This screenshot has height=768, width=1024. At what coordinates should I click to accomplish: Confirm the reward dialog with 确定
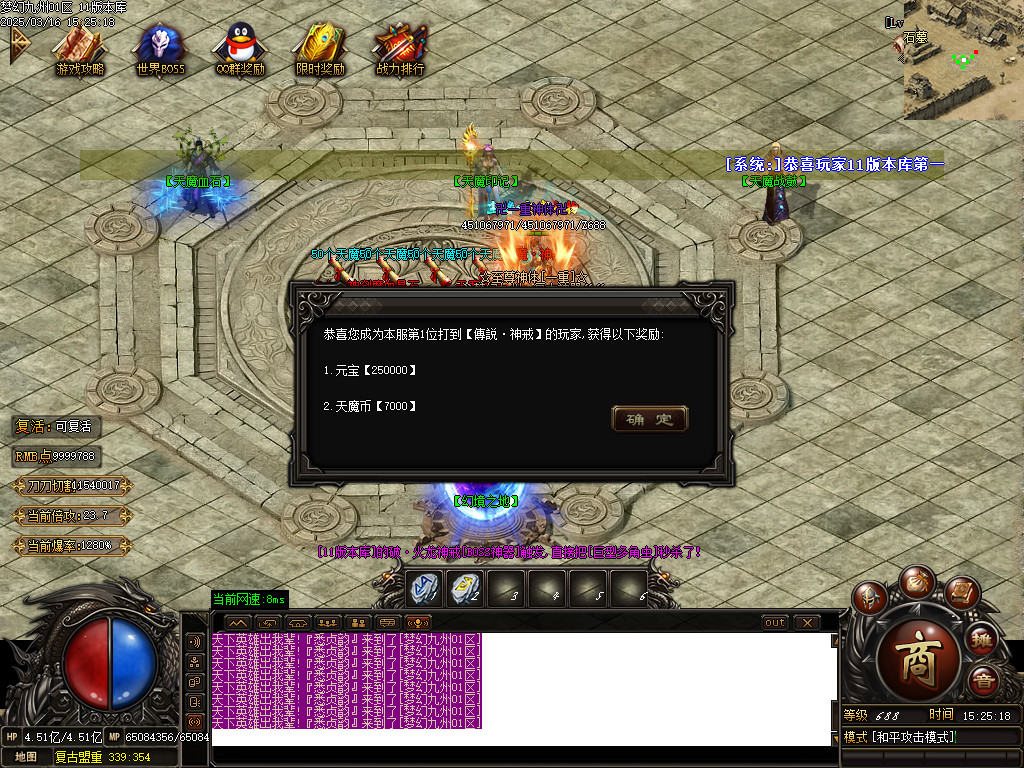pos(649,419)
